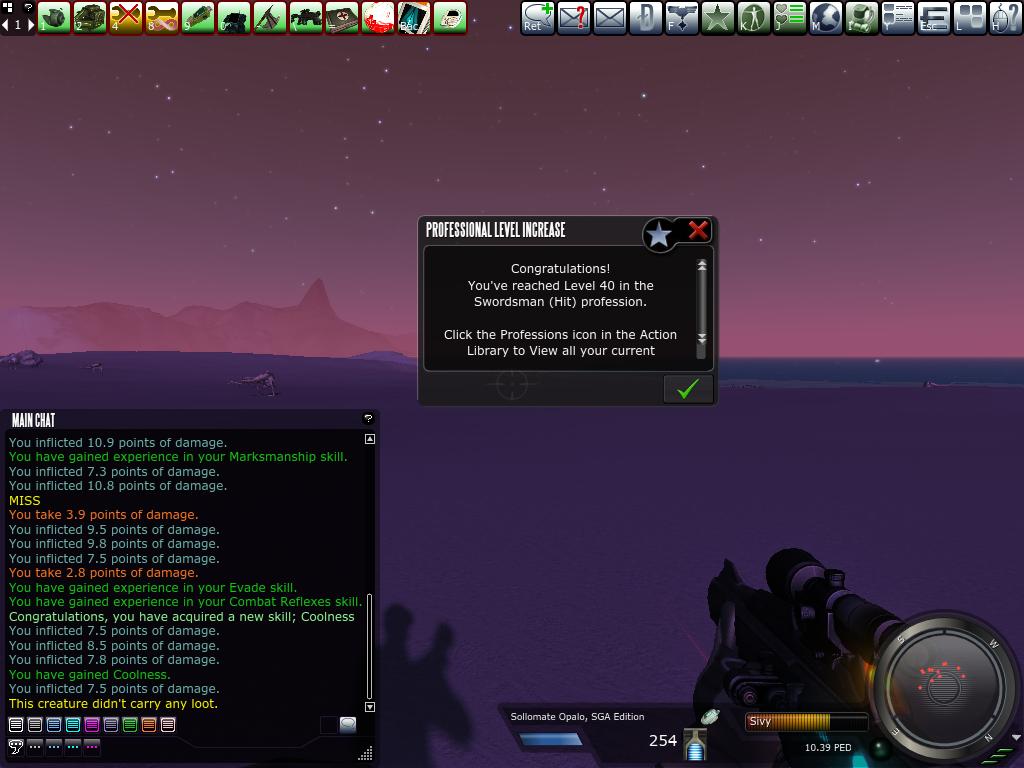The image size is (1024, 768).
Task: Open the character body icon
Action: 754,17
